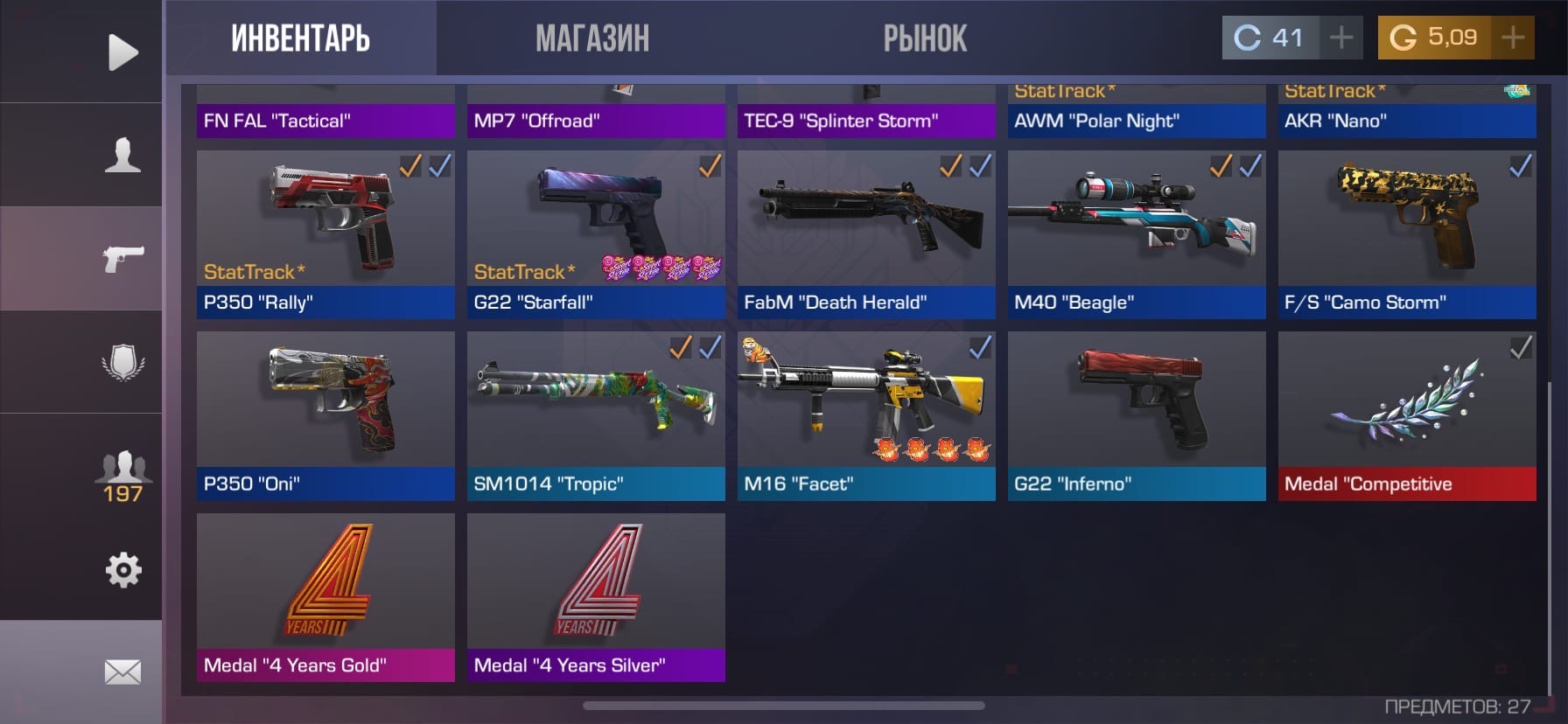This screenshot has height=724, width=1568.
Task: Select the G22 "Inferno" pistol skin
Action: pyautogui.click(x=1137, y=415)
